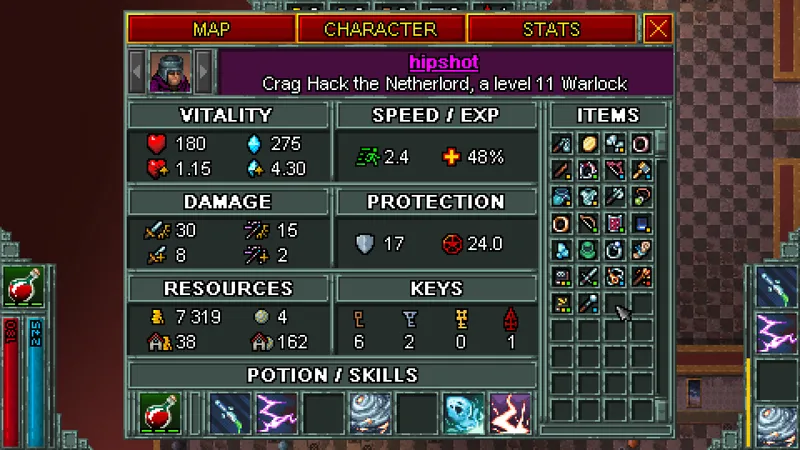The width and height of the screenshot is (800, 450).
Task: Select the next player with right arrow
Action: pos(204,71)
